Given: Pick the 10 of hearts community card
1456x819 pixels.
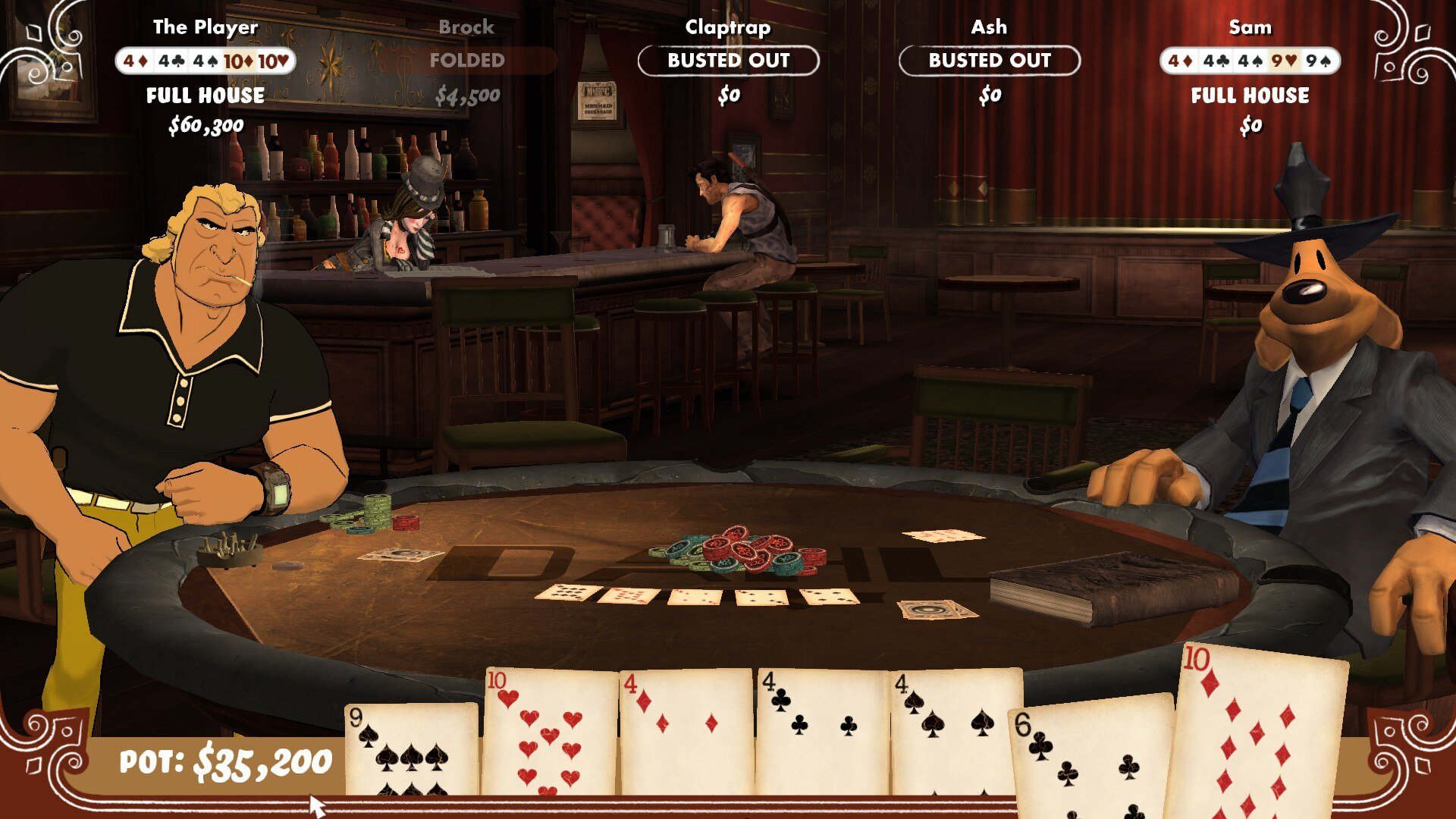Looking at the screenshot, I should (550, 732).
